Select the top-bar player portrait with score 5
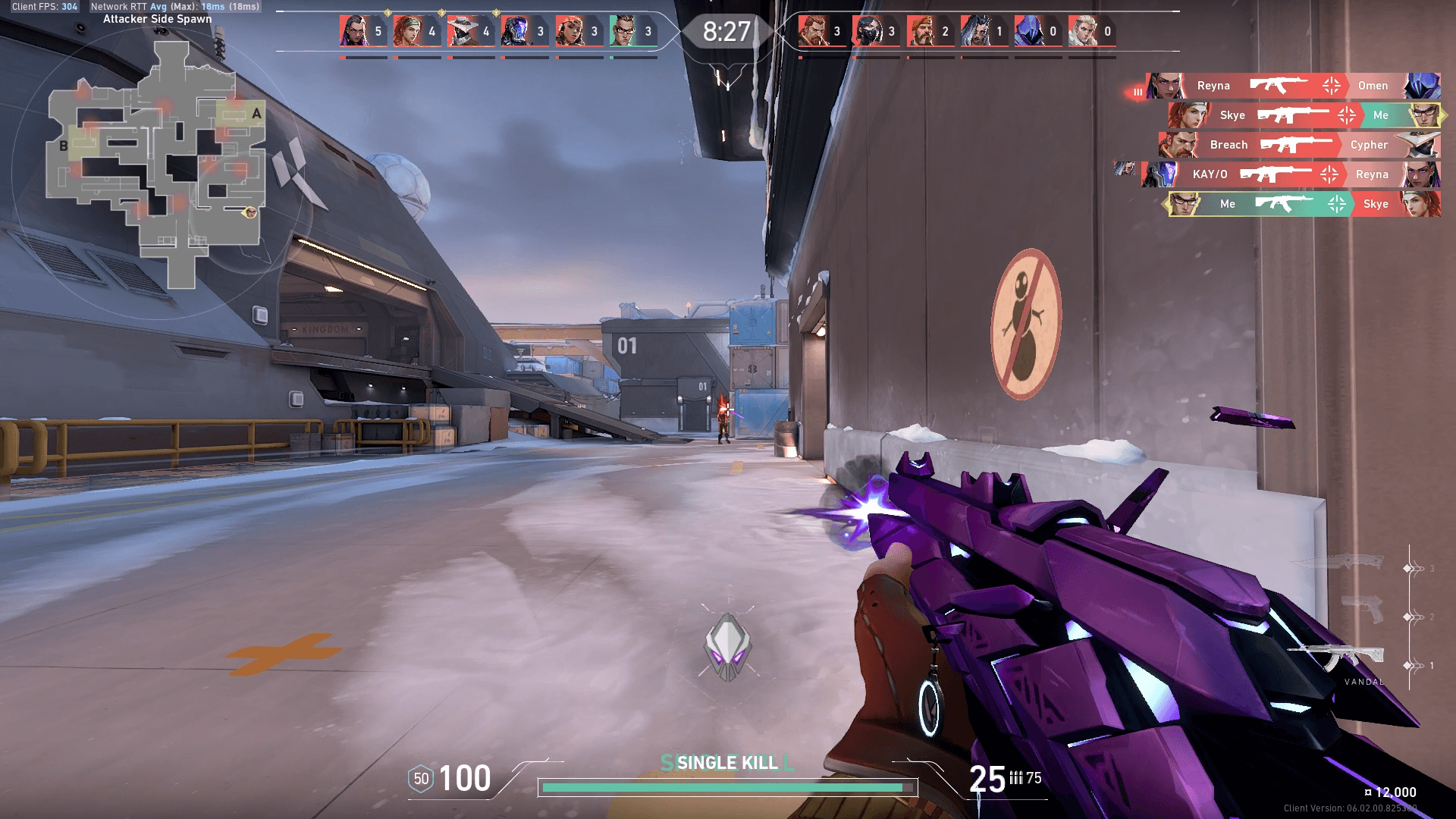This screenshot has width=1456, height=819. (x=354, y=31)
